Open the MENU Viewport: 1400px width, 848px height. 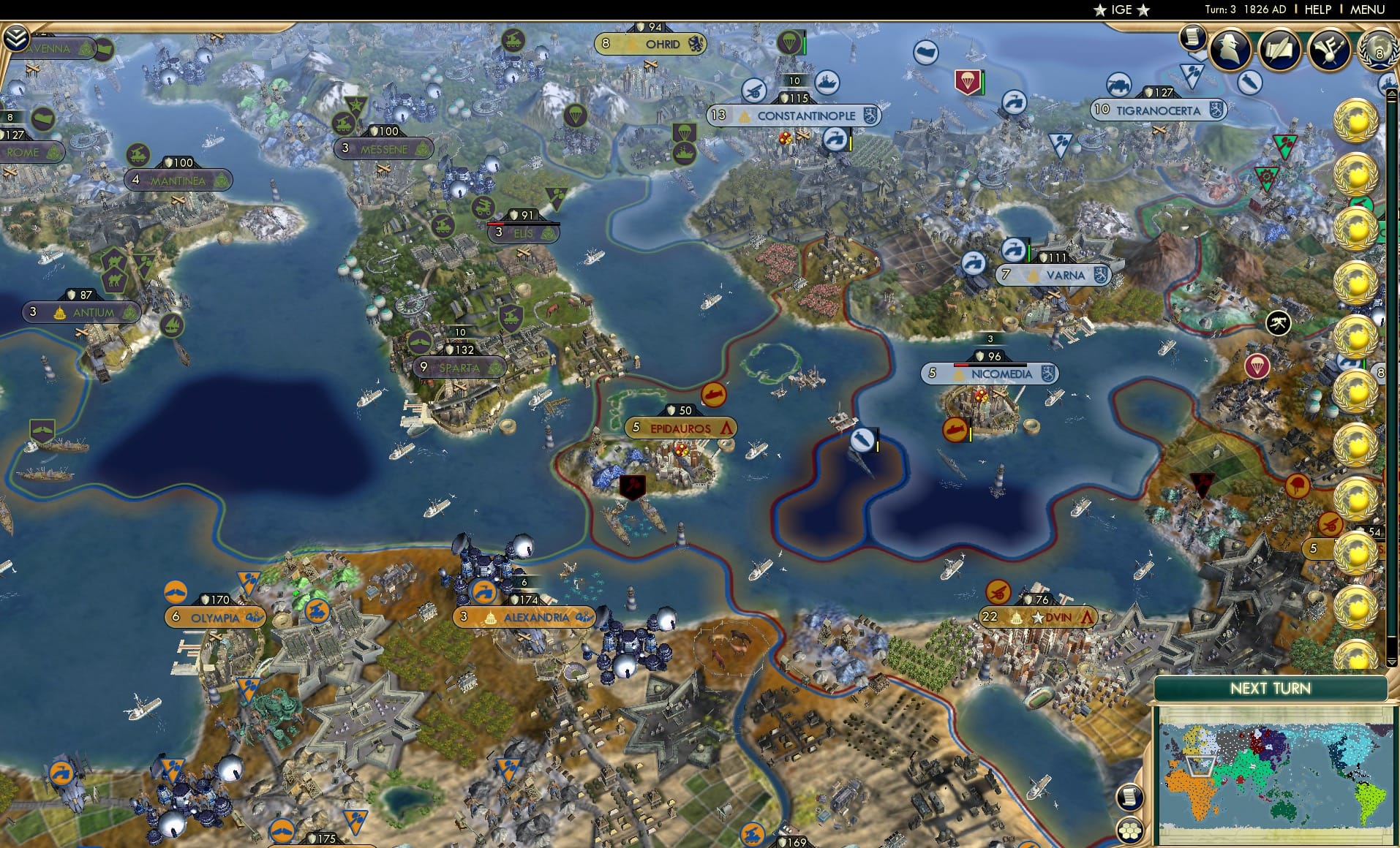1366,10
